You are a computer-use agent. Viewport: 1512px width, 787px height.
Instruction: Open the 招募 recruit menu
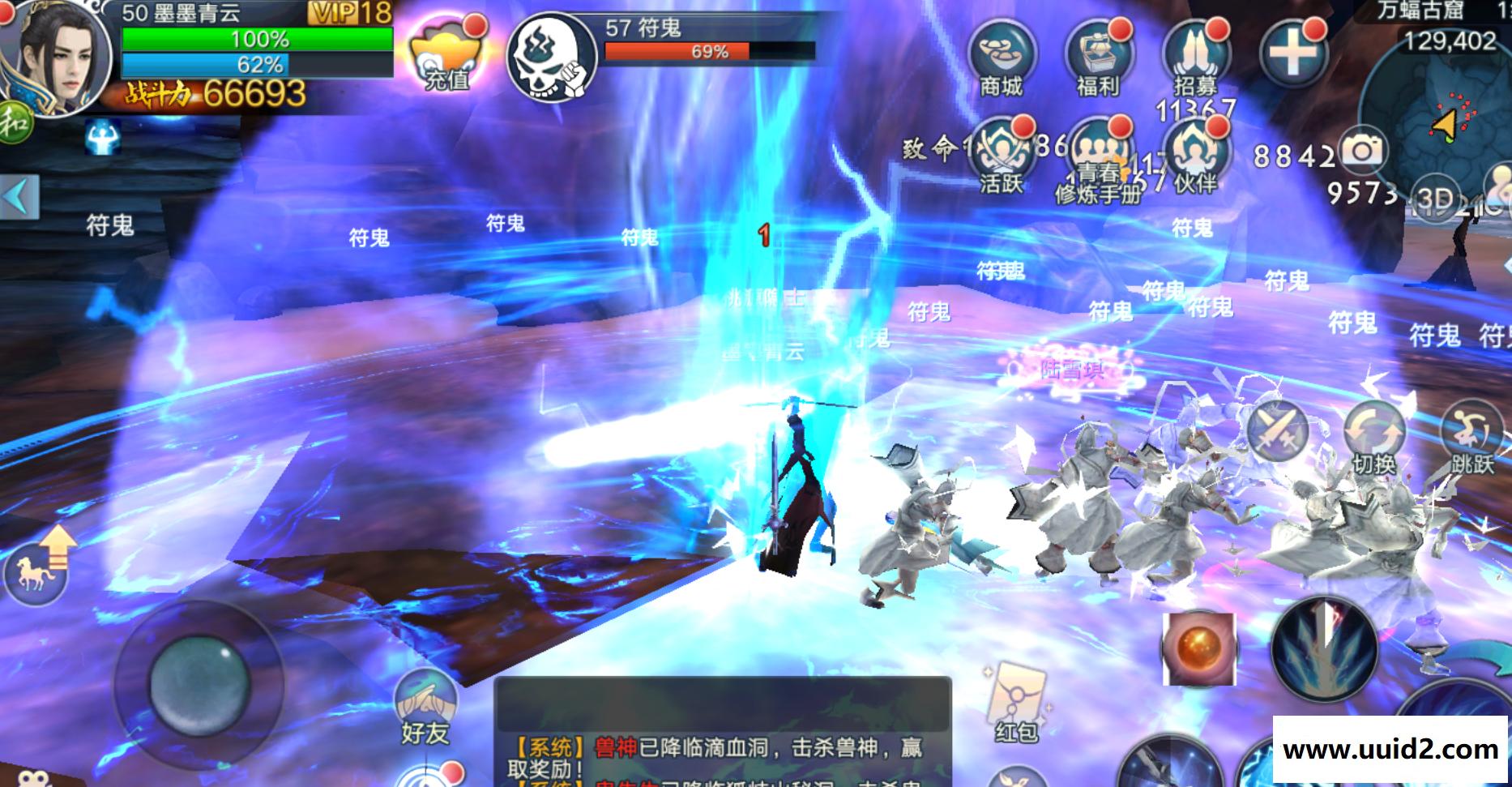(1195, 58)
